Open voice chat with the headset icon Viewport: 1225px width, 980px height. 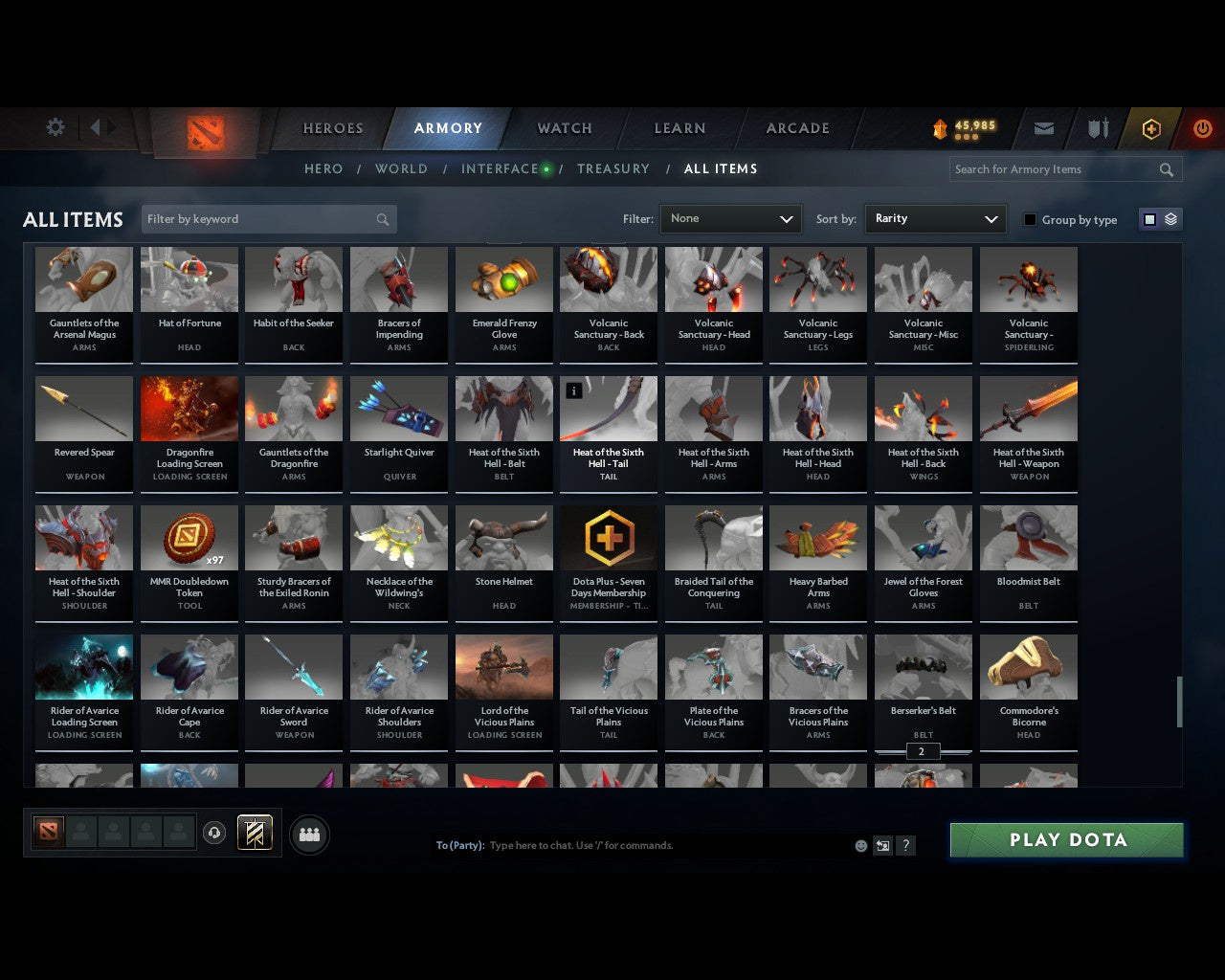tap(215, 833)
